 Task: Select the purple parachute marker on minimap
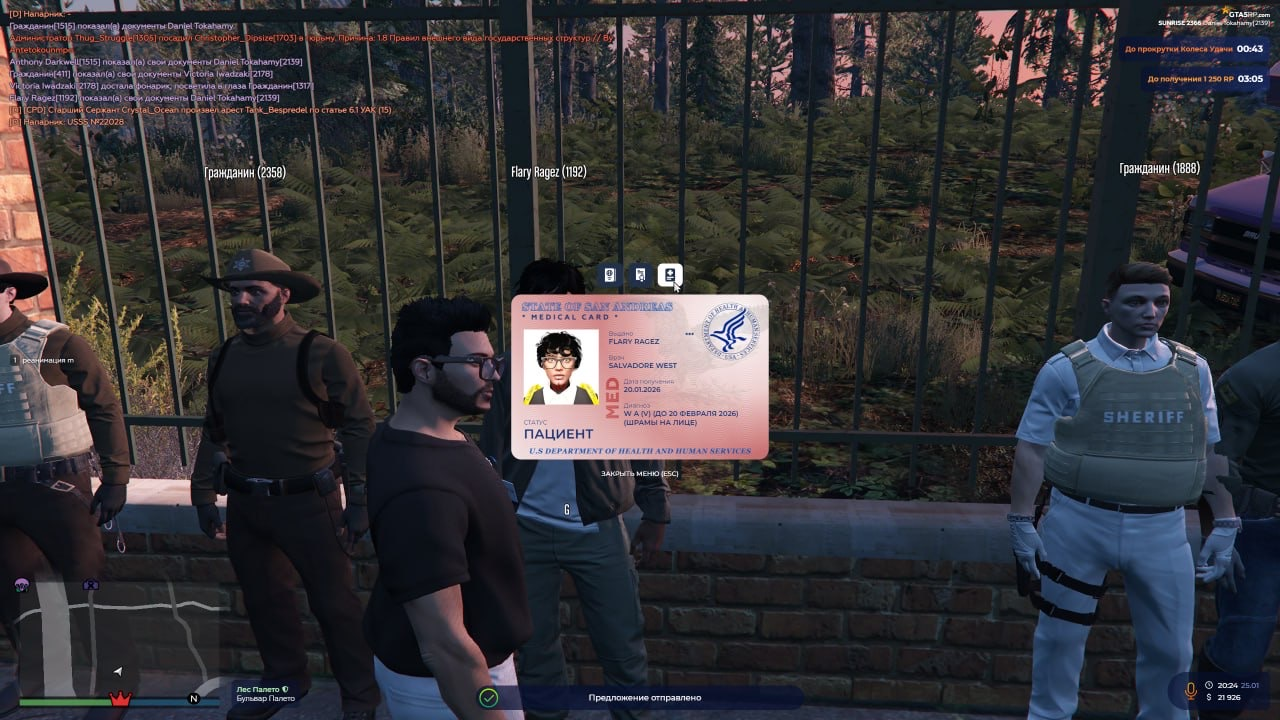click(x=22, y=584)
